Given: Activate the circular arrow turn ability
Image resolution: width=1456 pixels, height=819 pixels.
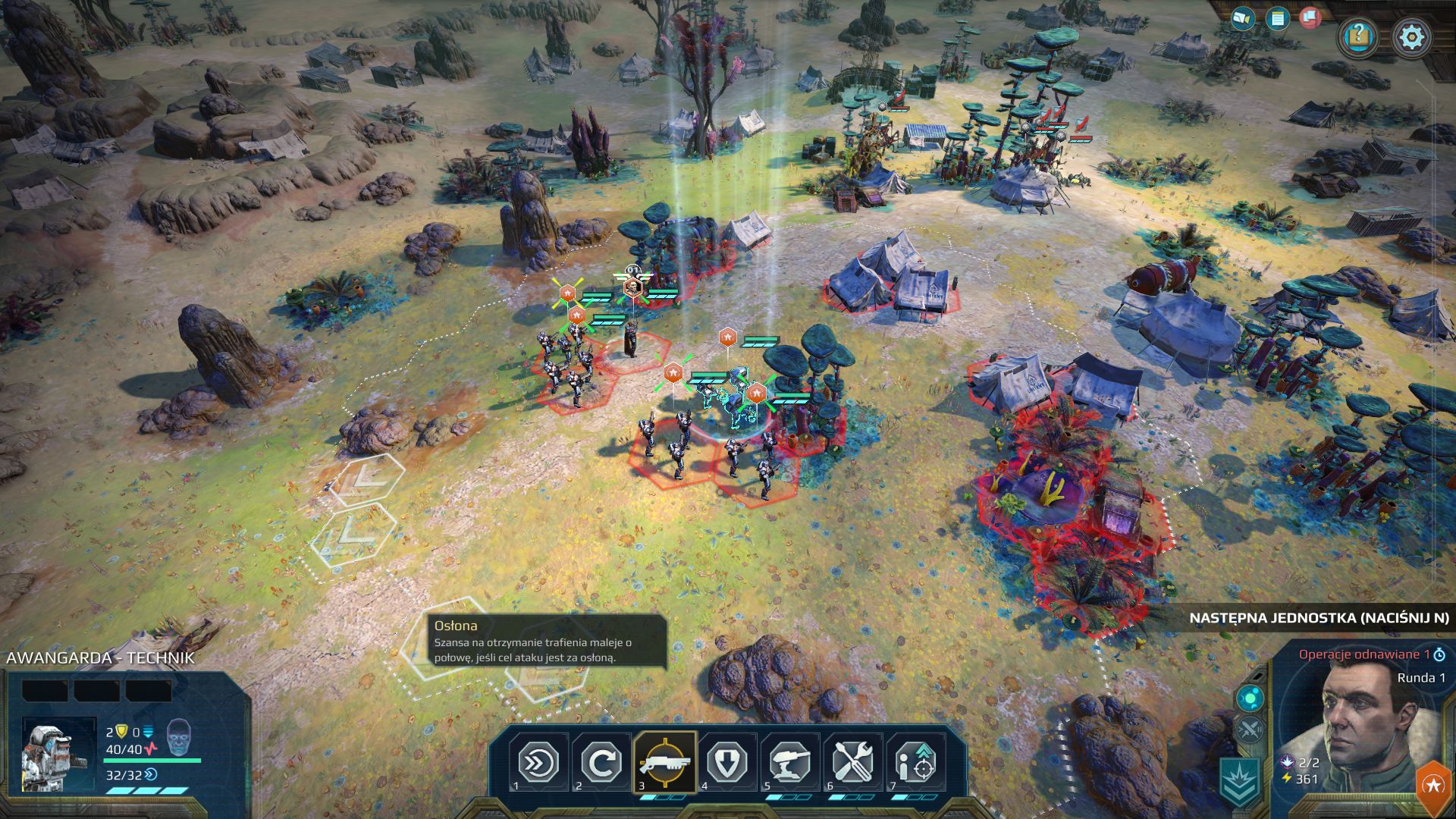Looking at the screenshot, I should coord(601,761).
